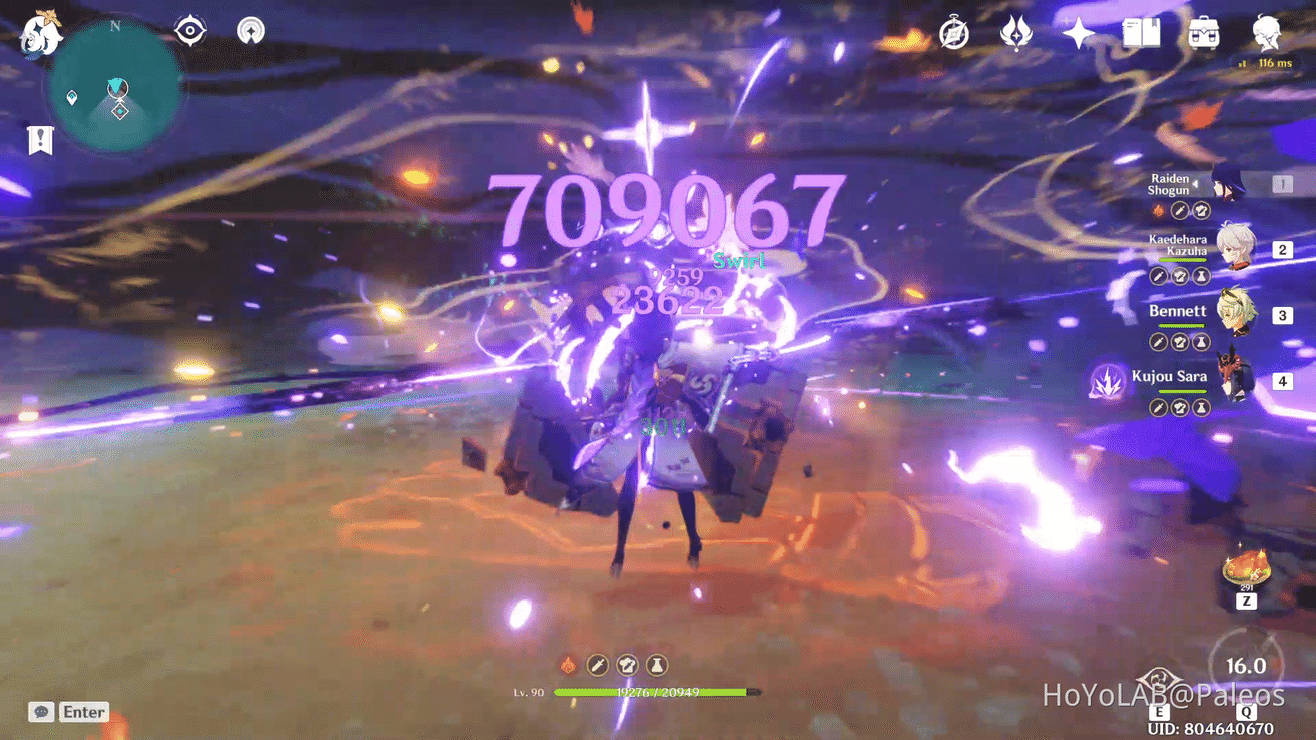1316x740 pixels.
Task: Expand the compass waypoint icon above minimap
Action: tap(190, 30)
